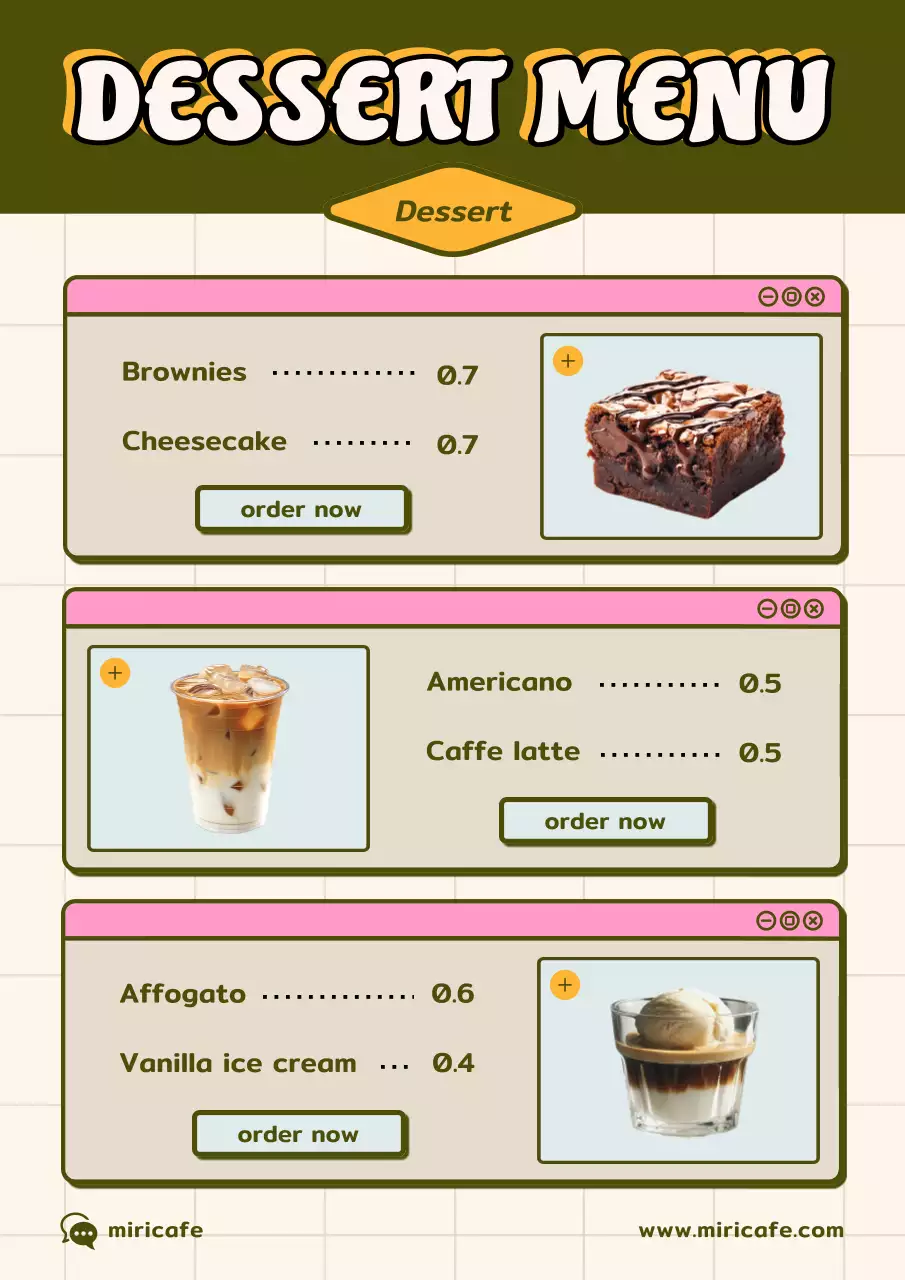Click order now below Caffe latte

click(x=605, y=821)
